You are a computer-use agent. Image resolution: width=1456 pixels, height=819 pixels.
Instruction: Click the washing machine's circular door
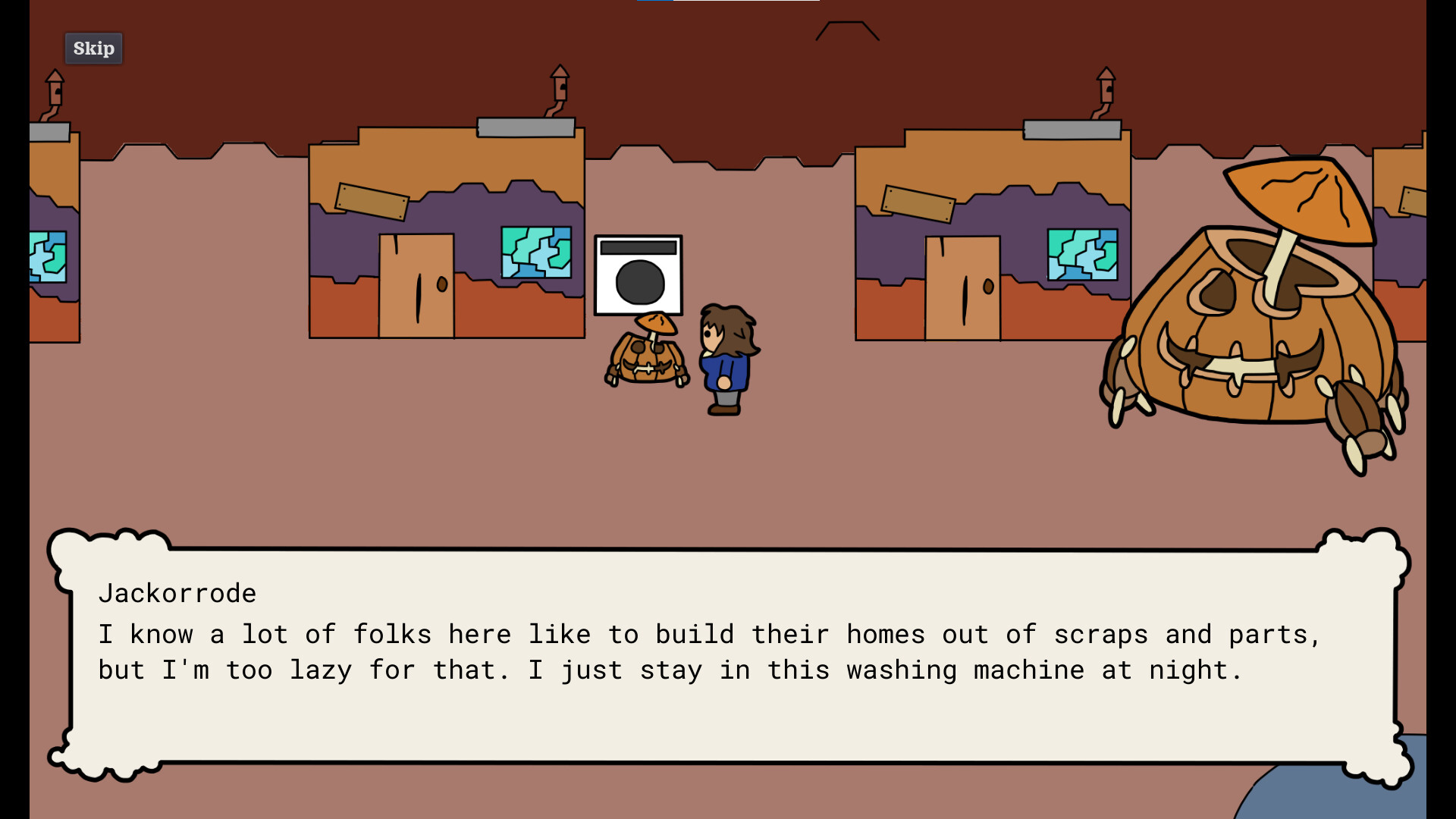click(x=639, y=283)
